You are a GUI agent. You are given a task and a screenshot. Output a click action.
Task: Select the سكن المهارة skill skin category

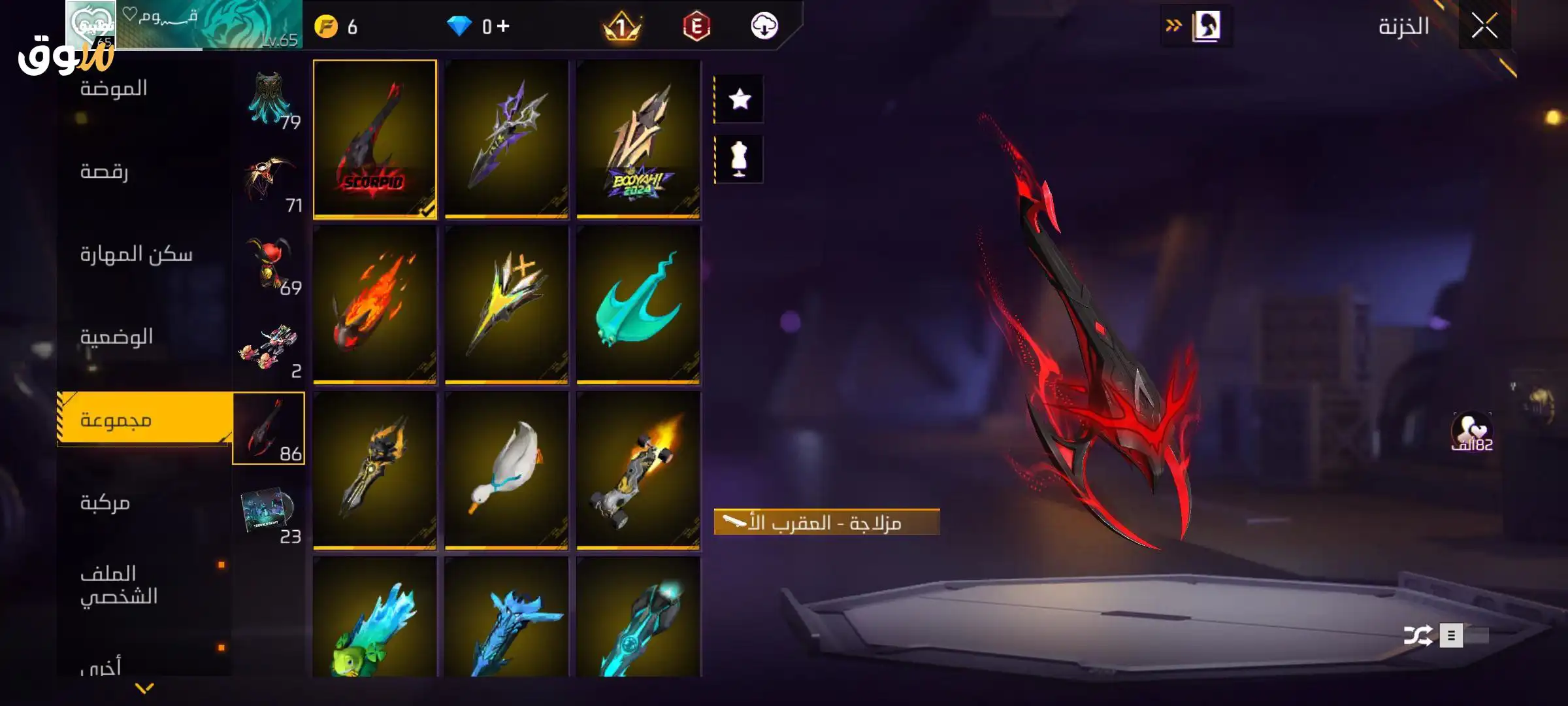(136, 254)
